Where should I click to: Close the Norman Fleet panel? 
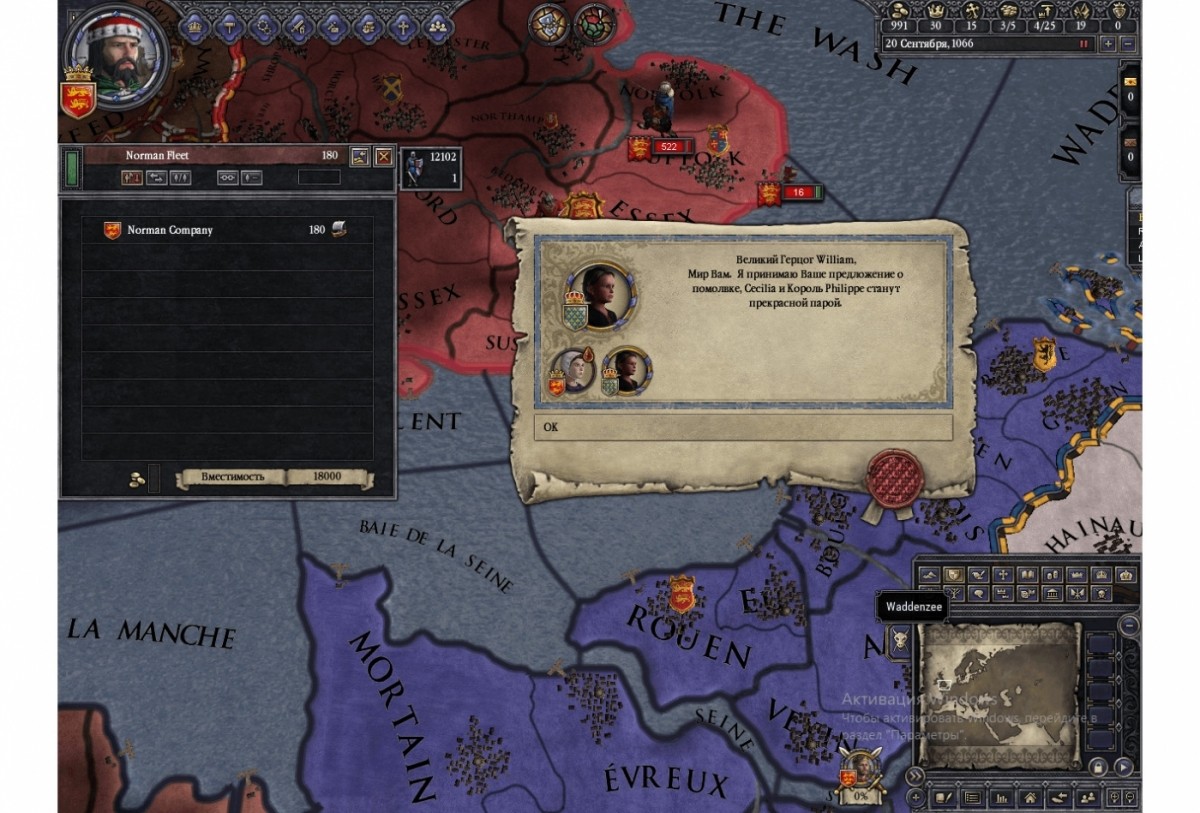(383, 156)
